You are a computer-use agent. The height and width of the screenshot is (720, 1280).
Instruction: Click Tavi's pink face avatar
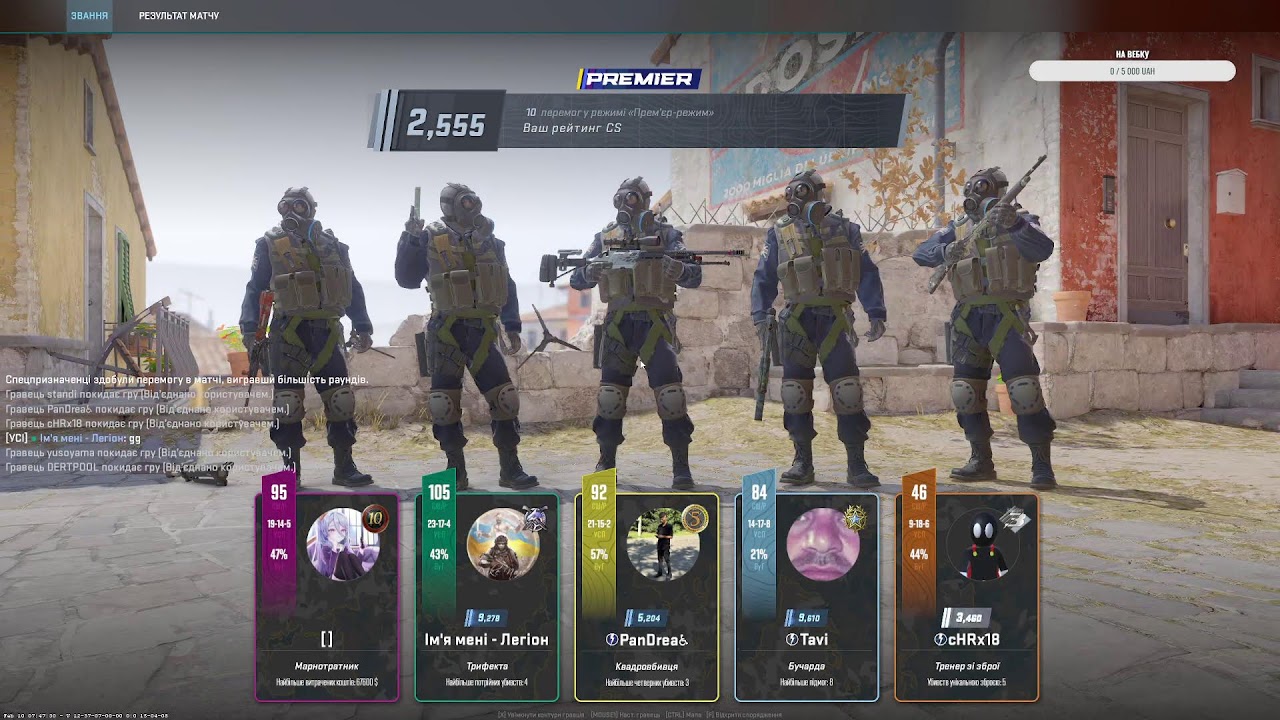[x=822, y=545]
